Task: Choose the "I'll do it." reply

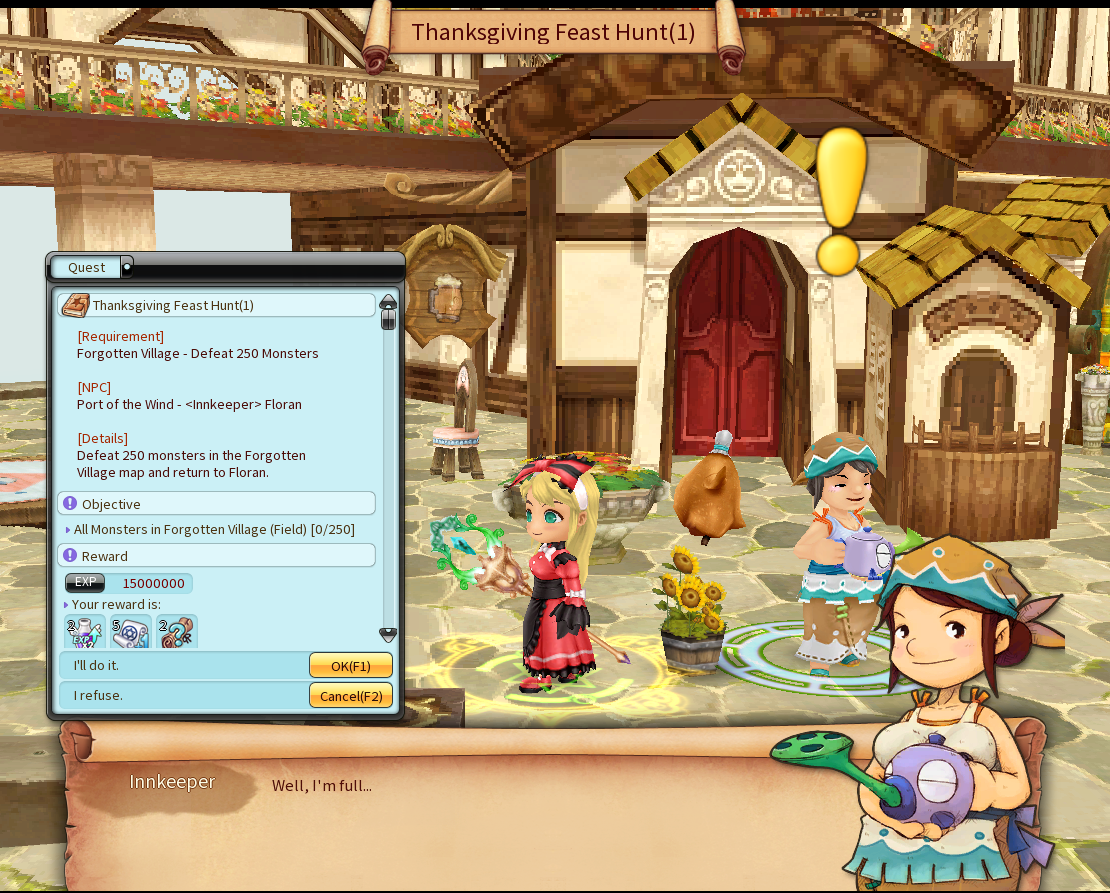Action: click(x=96, y=665)
